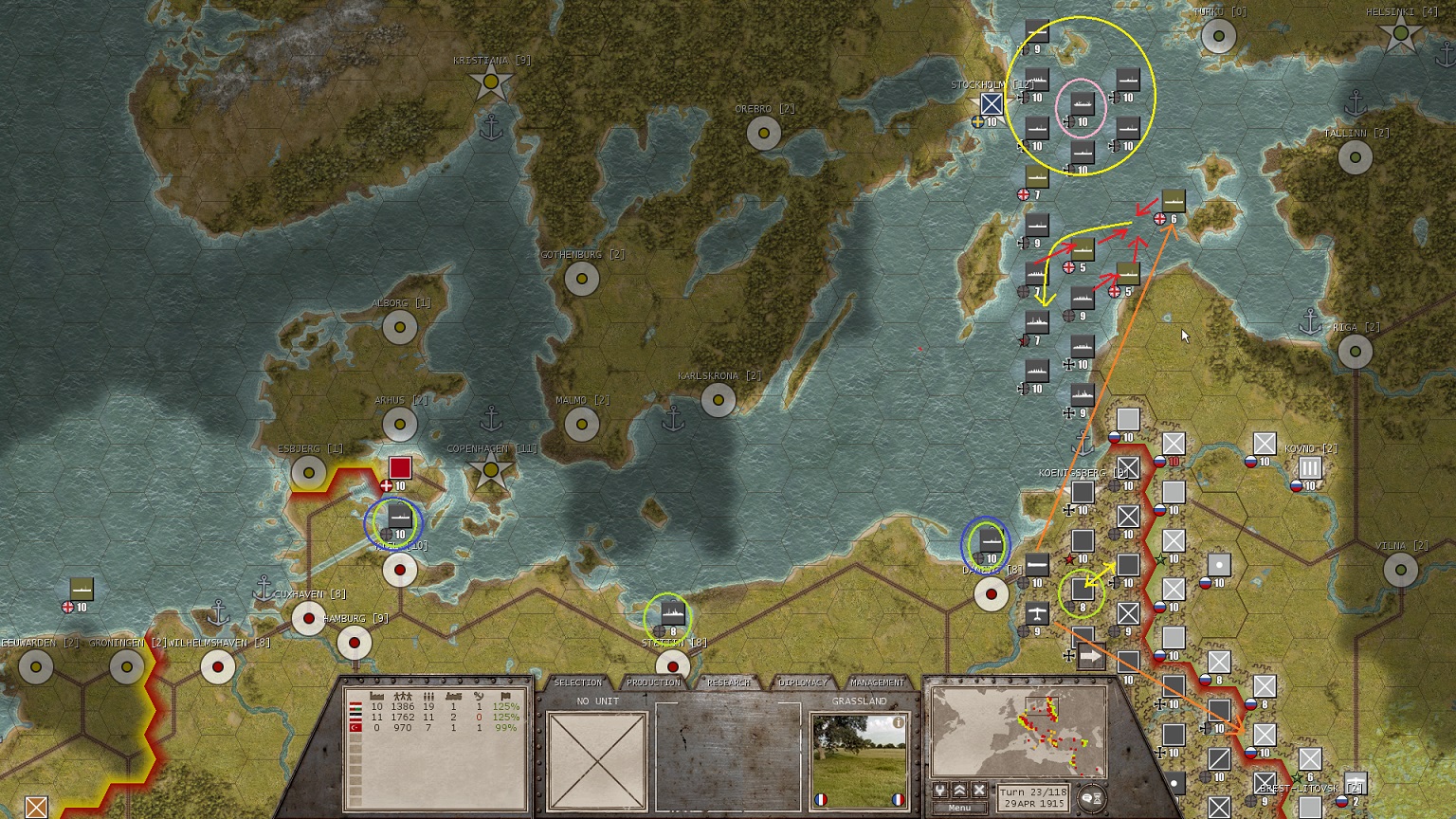This screenshot has height=819, width=1456.
Task: Click the wrench icon button
Action: point(940,791)
